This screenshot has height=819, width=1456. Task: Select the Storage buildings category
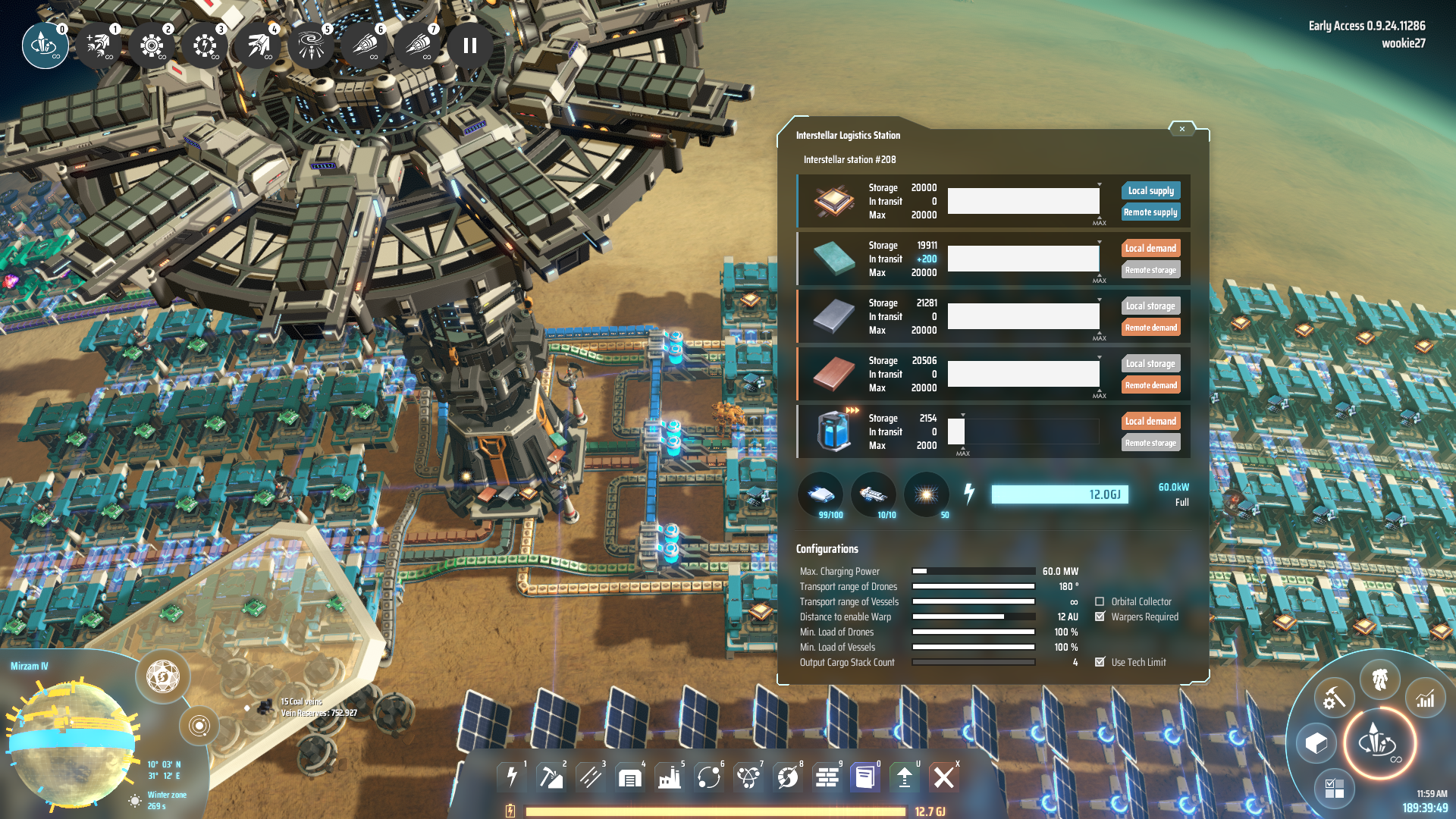coord(630,777)
